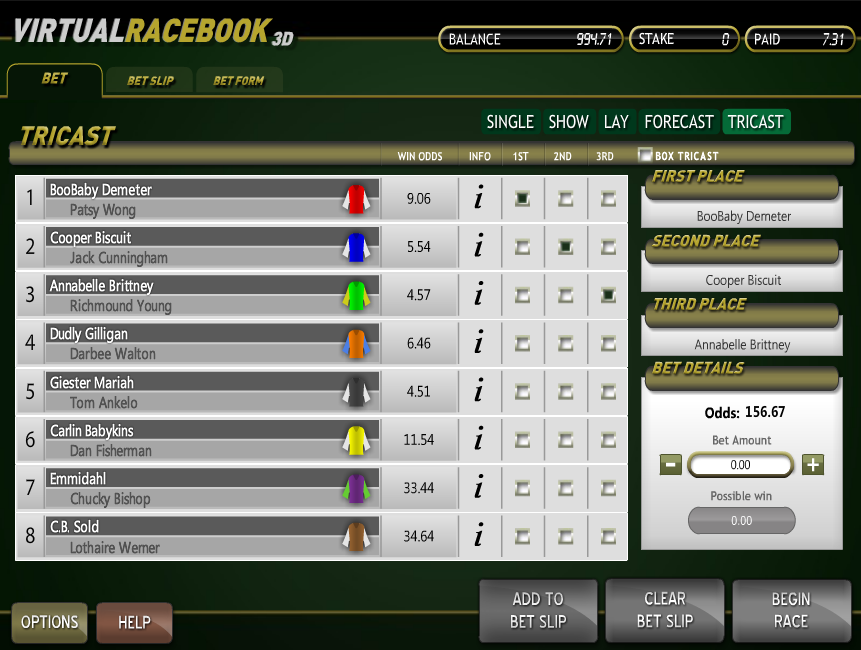Begin the race
The height and width of the screenshot is (650, 861).
tap(791, 610)
